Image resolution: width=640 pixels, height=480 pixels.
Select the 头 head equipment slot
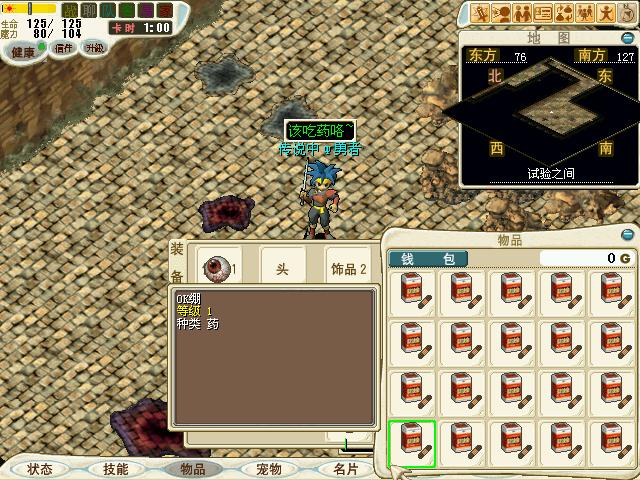coord(283,267)
